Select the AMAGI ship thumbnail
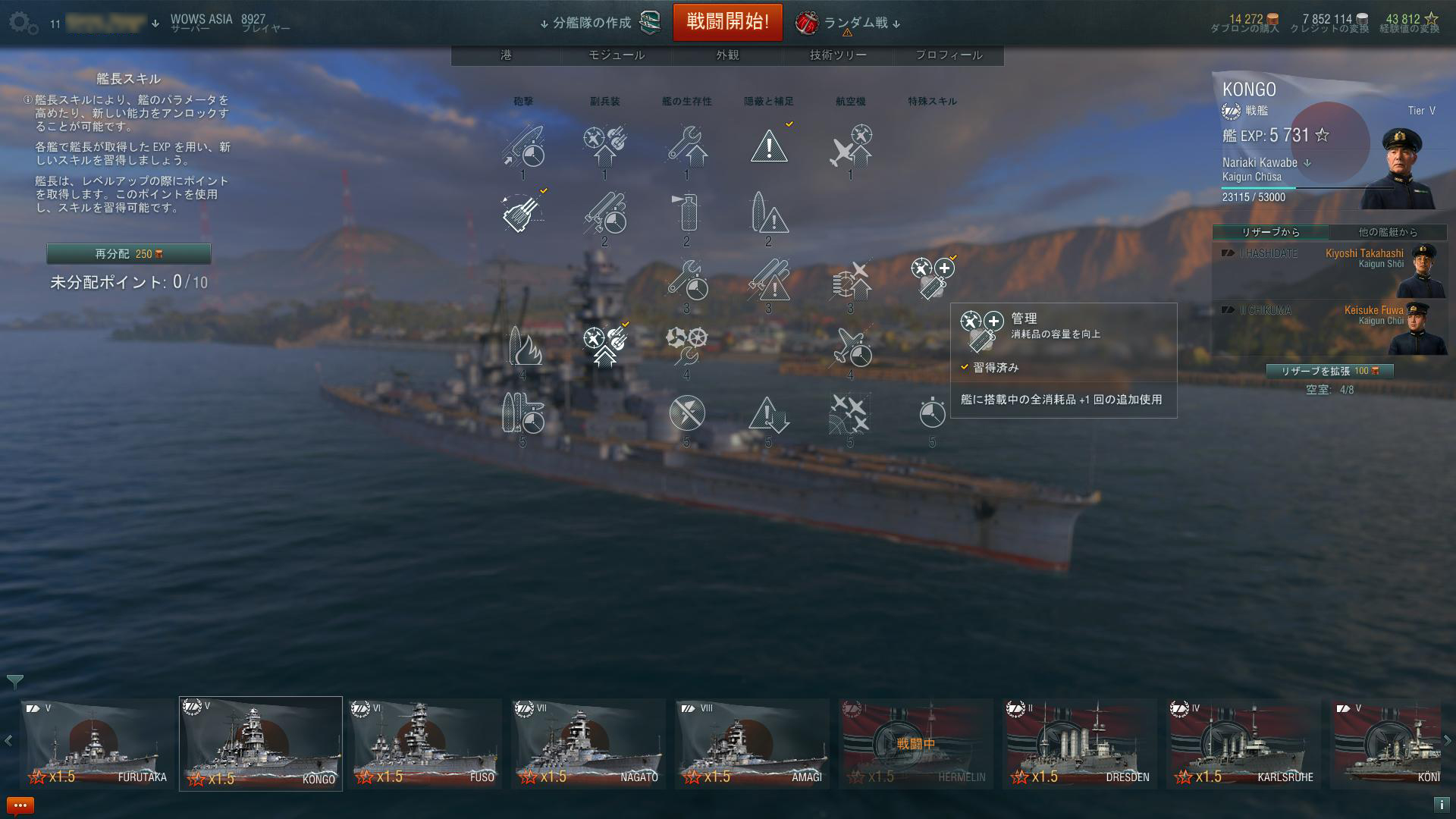This screenshot has height=819, width=1456. pyautogui.click(x=752, y=743)
